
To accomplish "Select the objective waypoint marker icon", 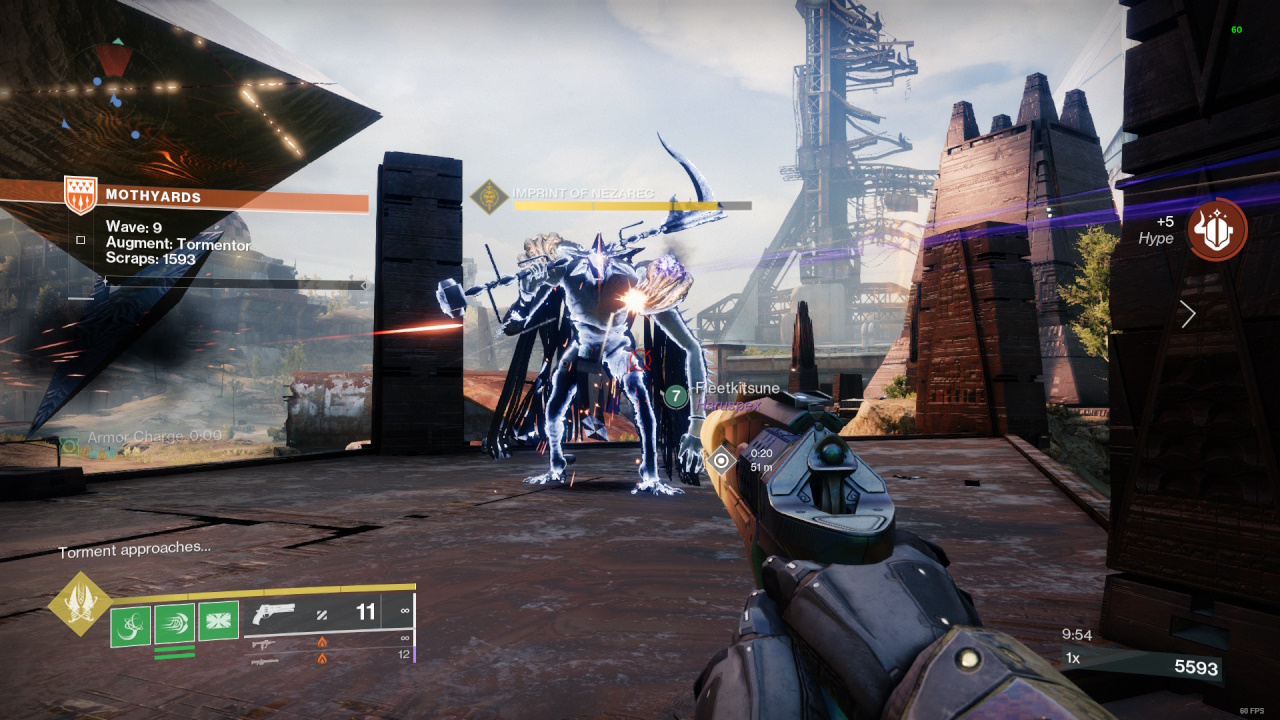I will point(720,461).
